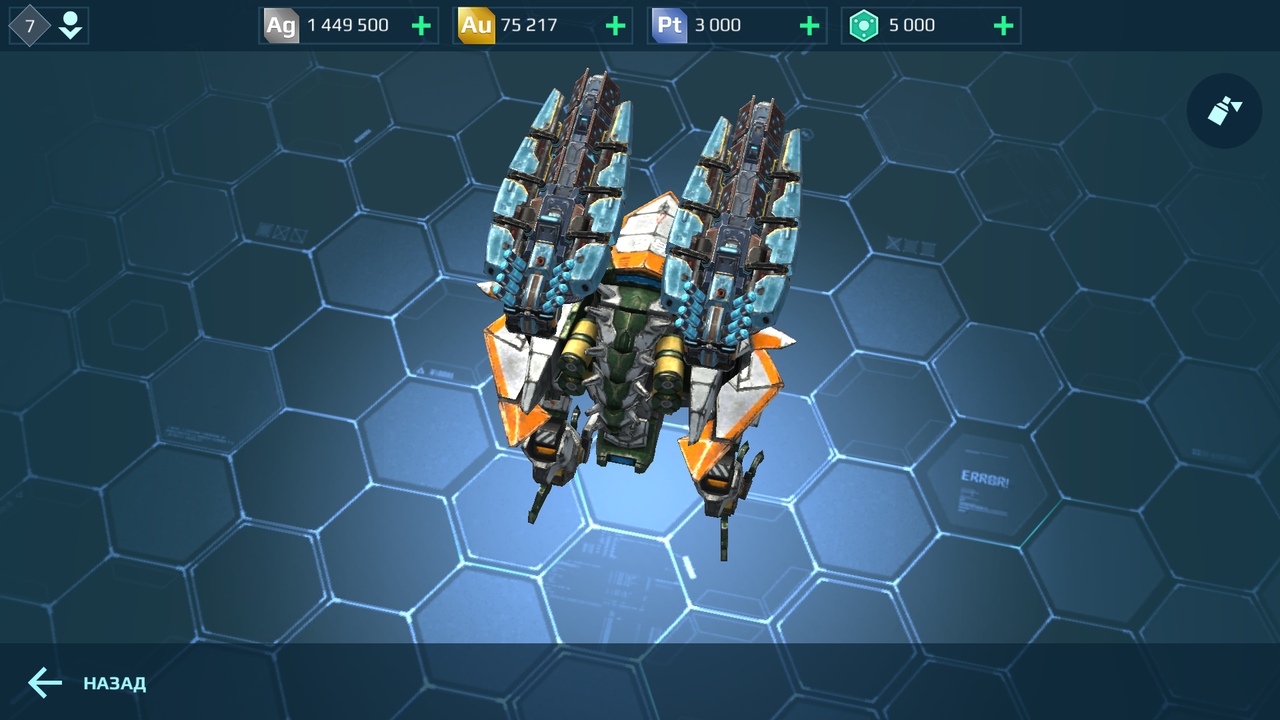
Task: Open the spray paint customization tool
Action: click(x=1224, y=111)
